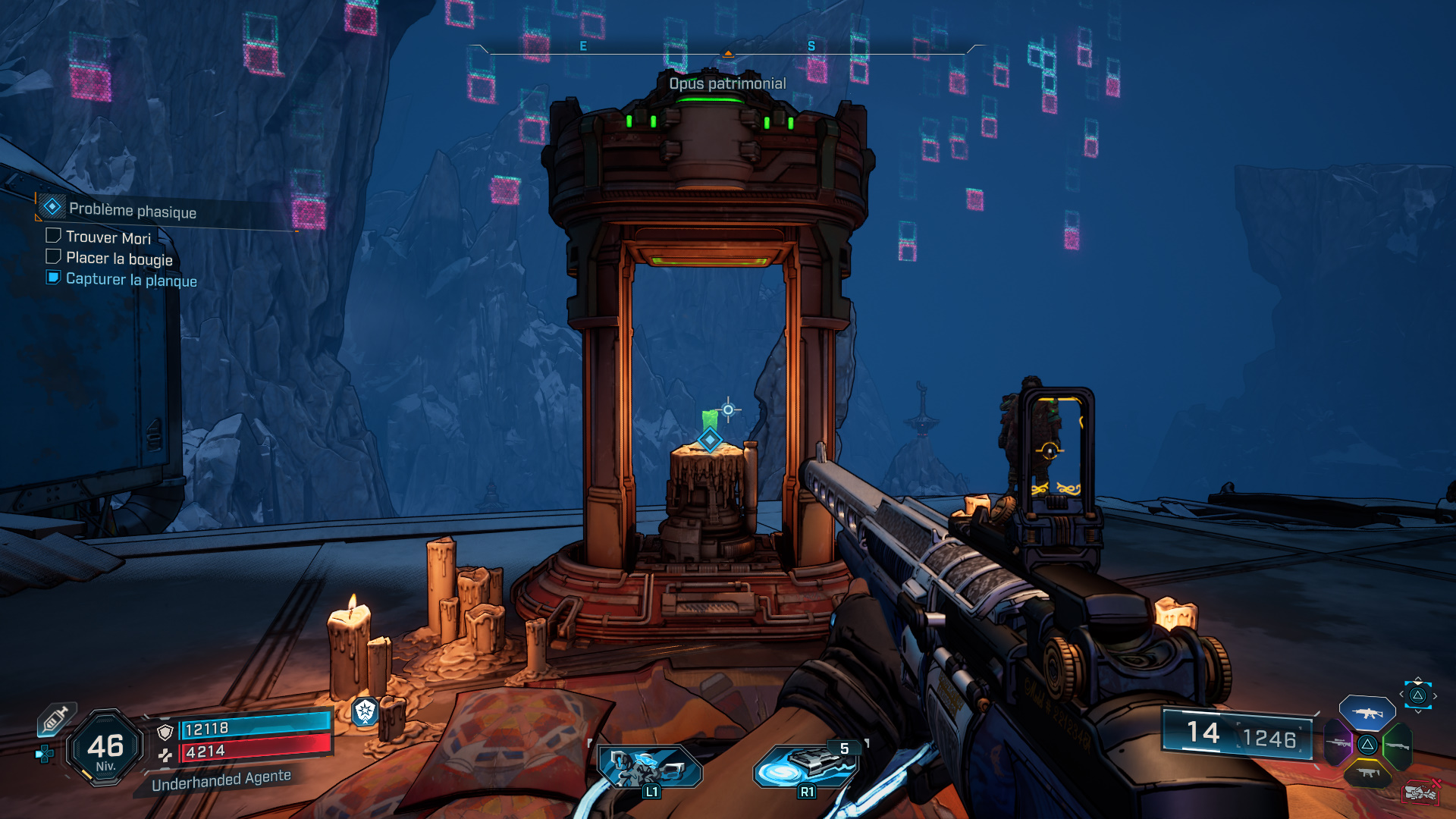Choose the yellow submachine gun slot

click(1367, 773)
